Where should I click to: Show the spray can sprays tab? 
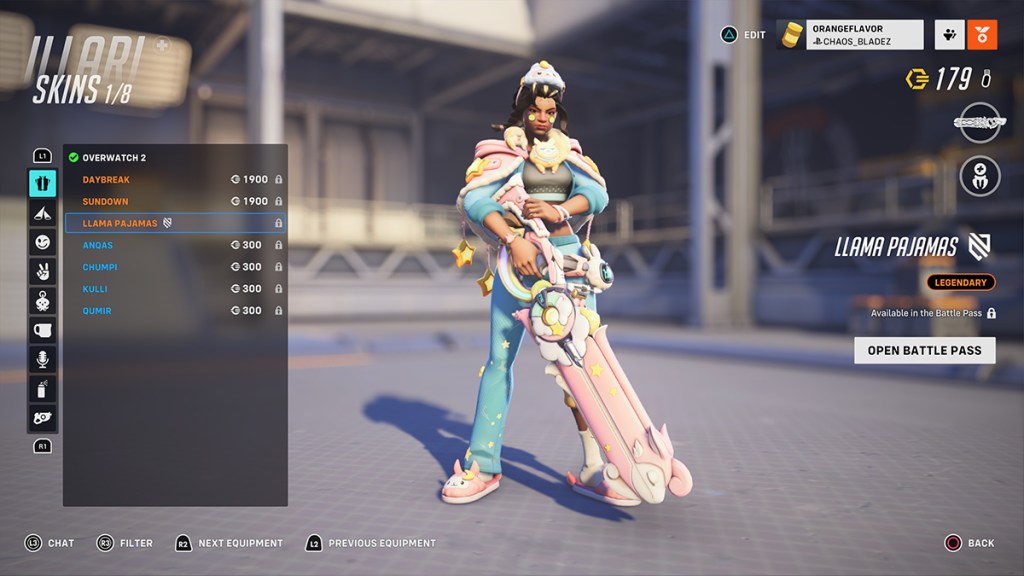pos(42,389)
